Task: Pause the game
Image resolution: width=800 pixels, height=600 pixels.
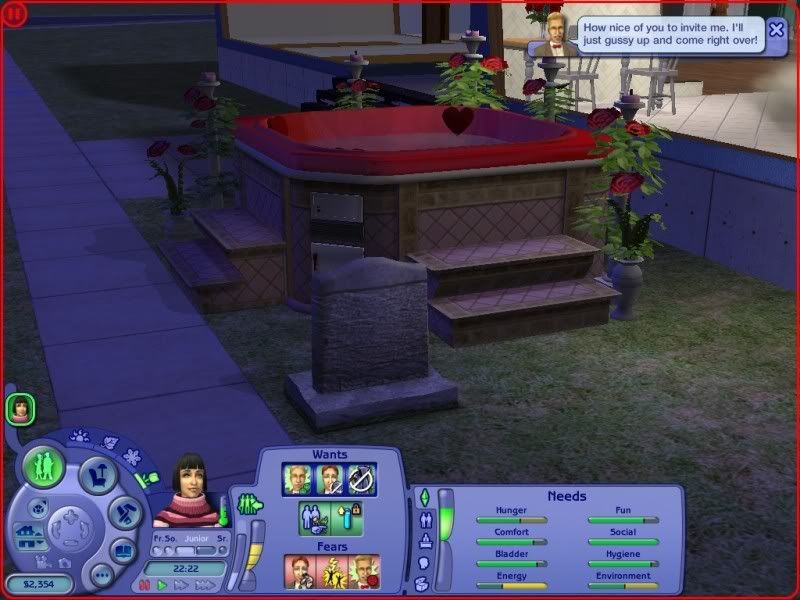Action: [x=146, y=584]
